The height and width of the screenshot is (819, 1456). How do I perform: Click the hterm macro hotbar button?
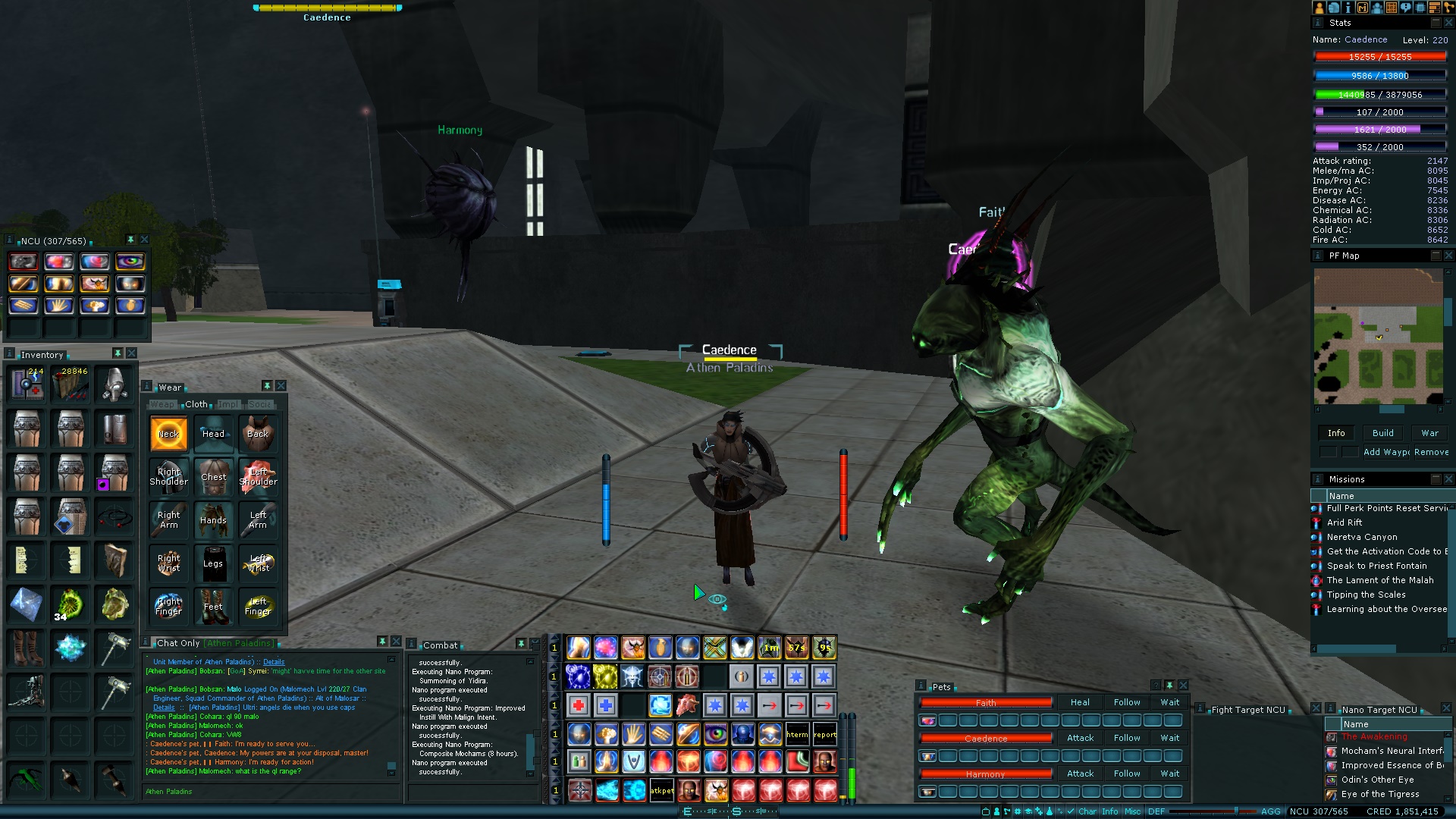(797, 734)
